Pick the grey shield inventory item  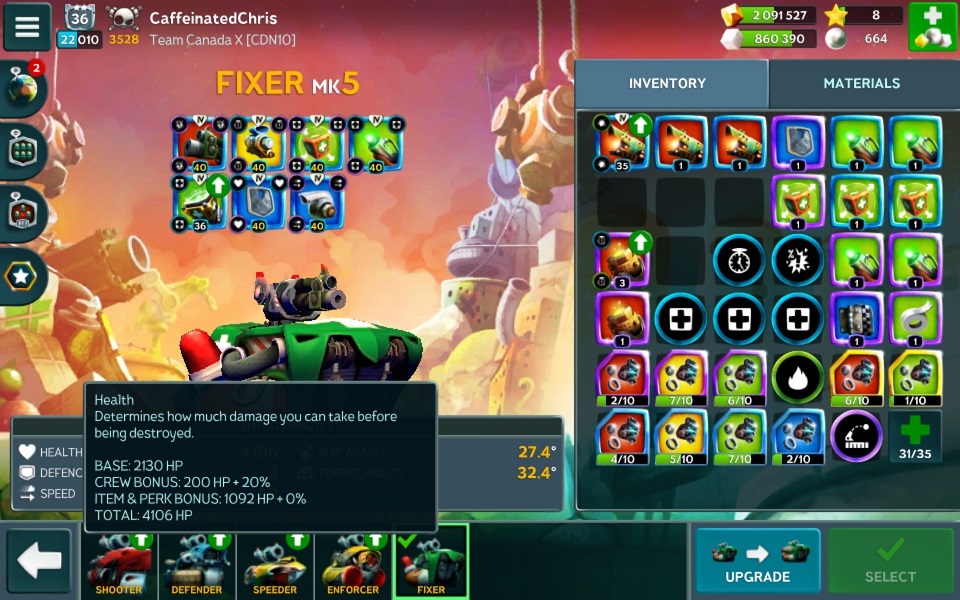797,142
